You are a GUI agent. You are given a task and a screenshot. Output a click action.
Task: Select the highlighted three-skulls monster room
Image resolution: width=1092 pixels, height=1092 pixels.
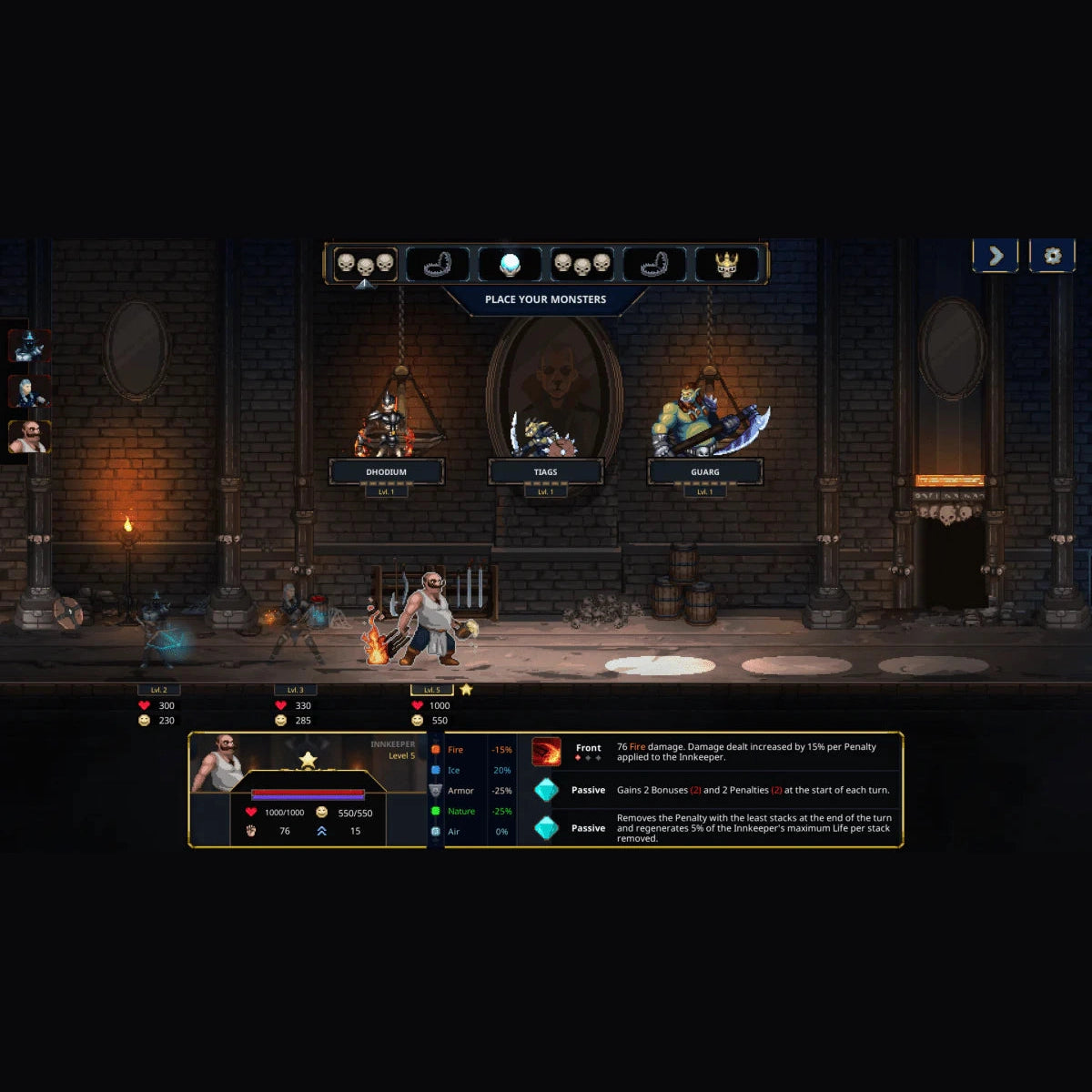(x=365, y=265)
